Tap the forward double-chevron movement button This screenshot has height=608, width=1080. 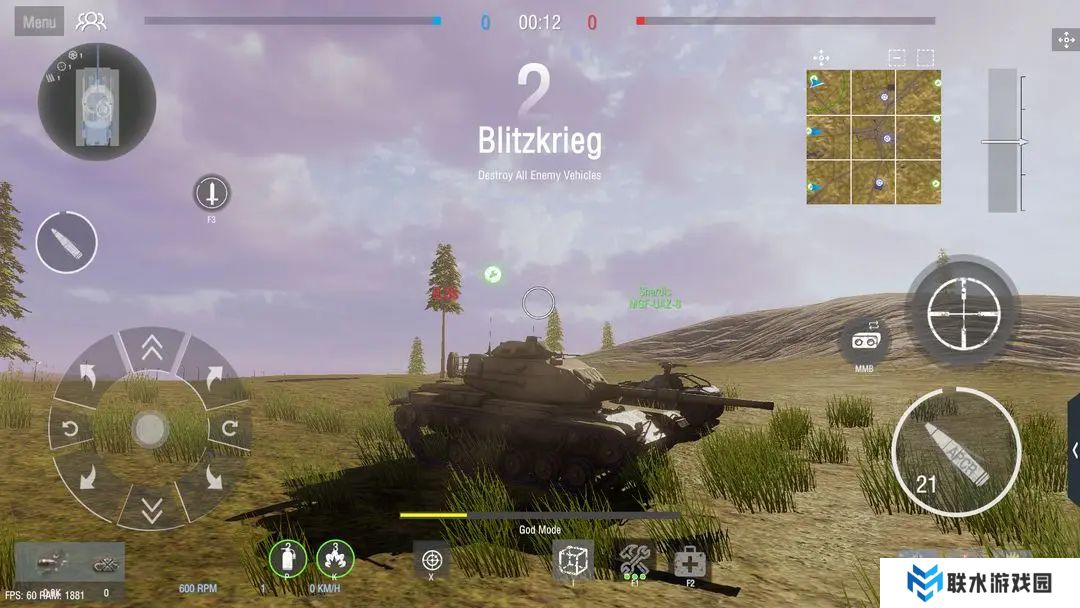tap(151, 348)
